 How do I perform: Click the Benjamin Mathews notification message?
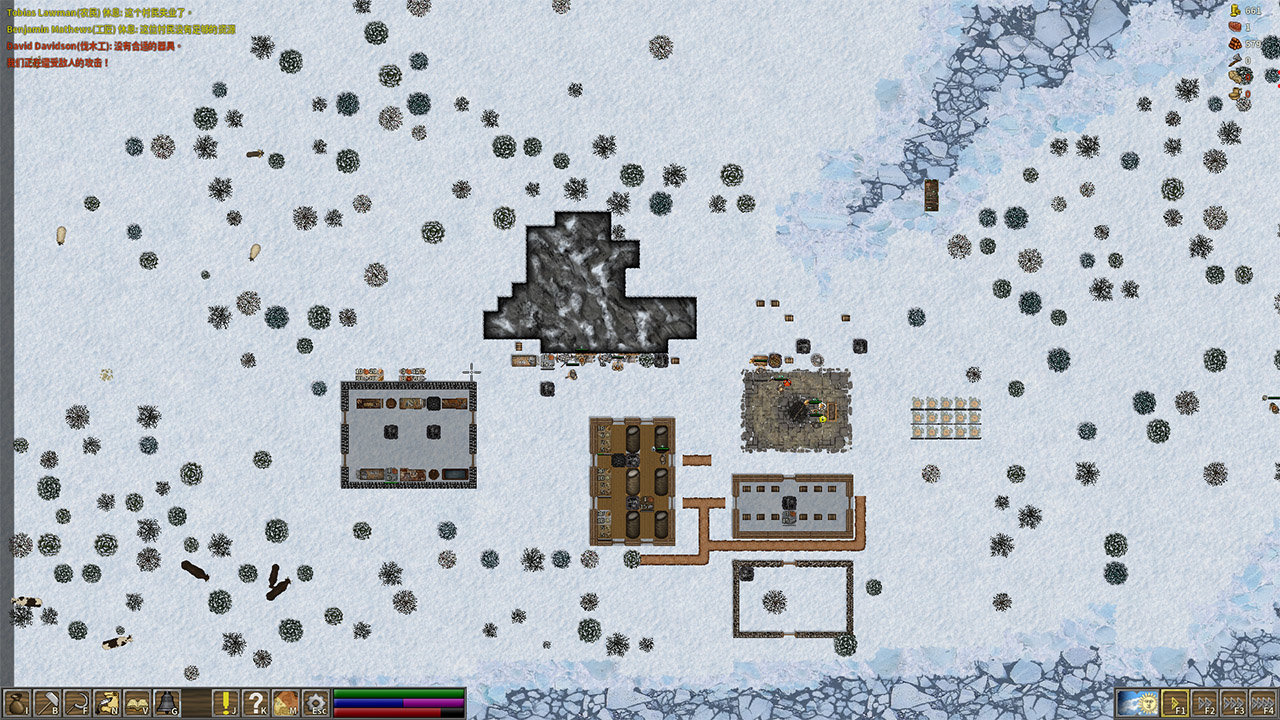point(120,30)
